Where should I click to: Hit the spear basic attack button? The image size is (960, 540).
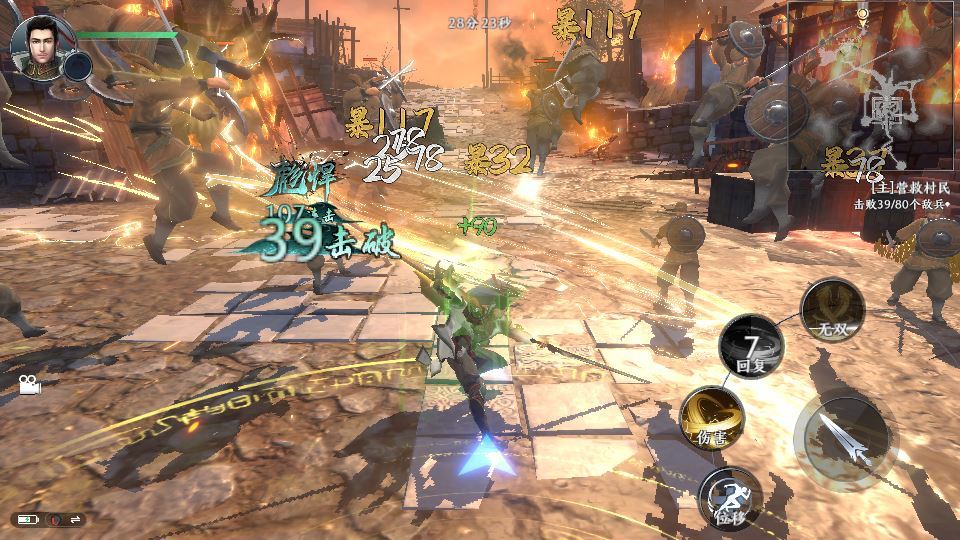[x=845, y=442]
